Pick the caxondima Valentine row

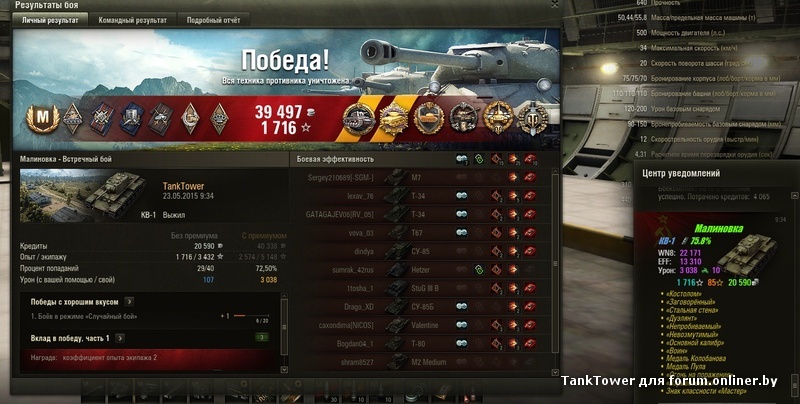point(420,325)
